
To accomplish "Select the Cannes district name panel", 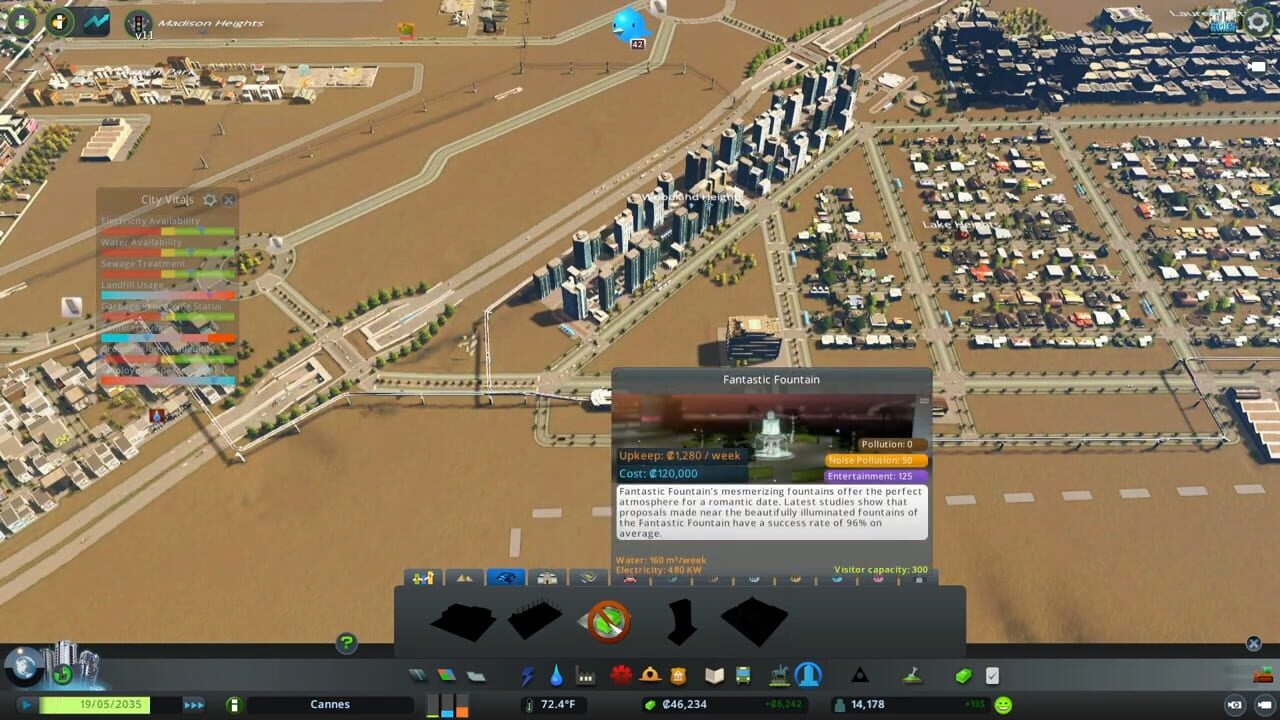I will (330, 704).
